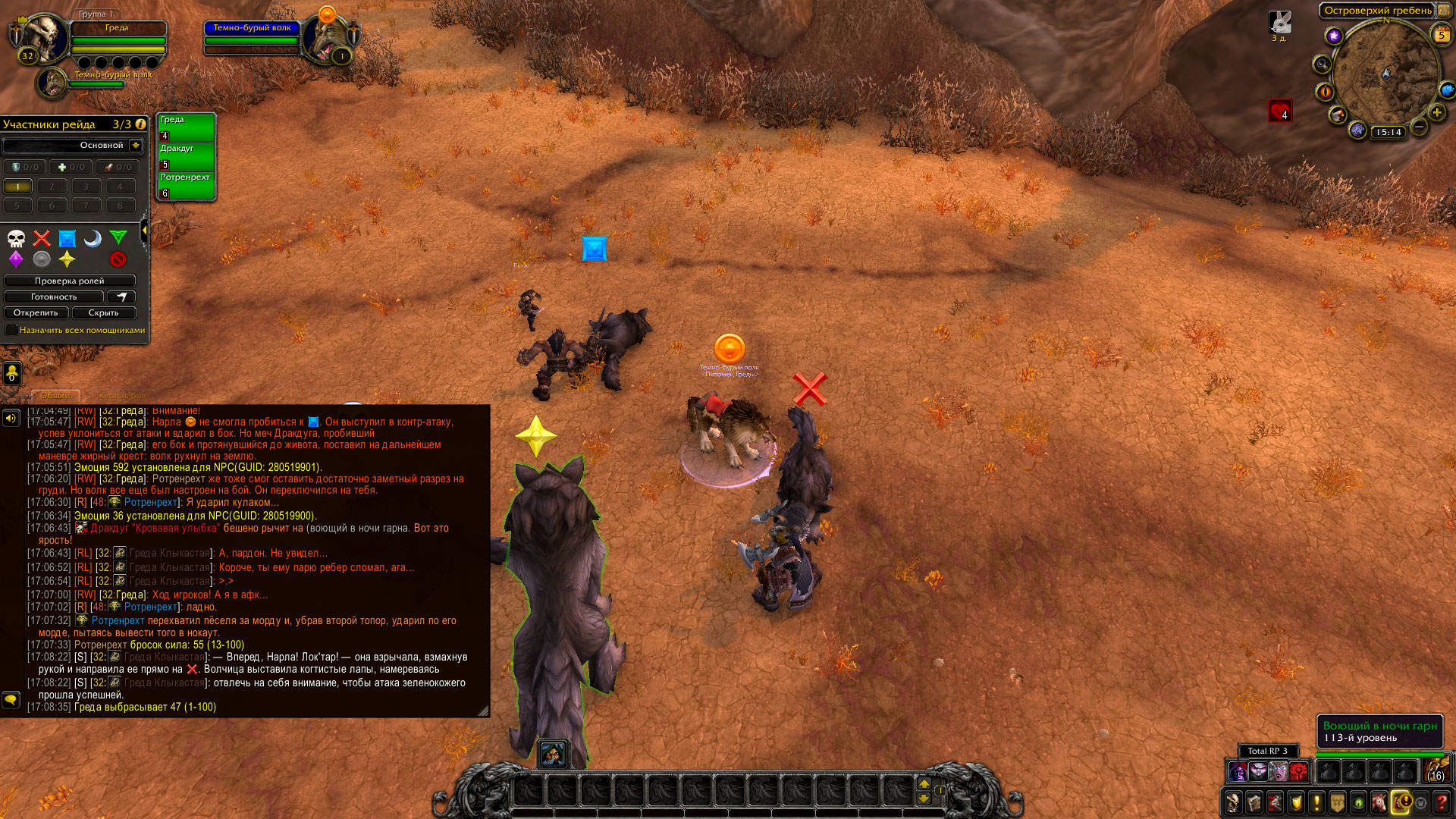The image size is (1456, 819).
Task: Toggle the assign all as assistants checkbox
Action: click(11, 330)
